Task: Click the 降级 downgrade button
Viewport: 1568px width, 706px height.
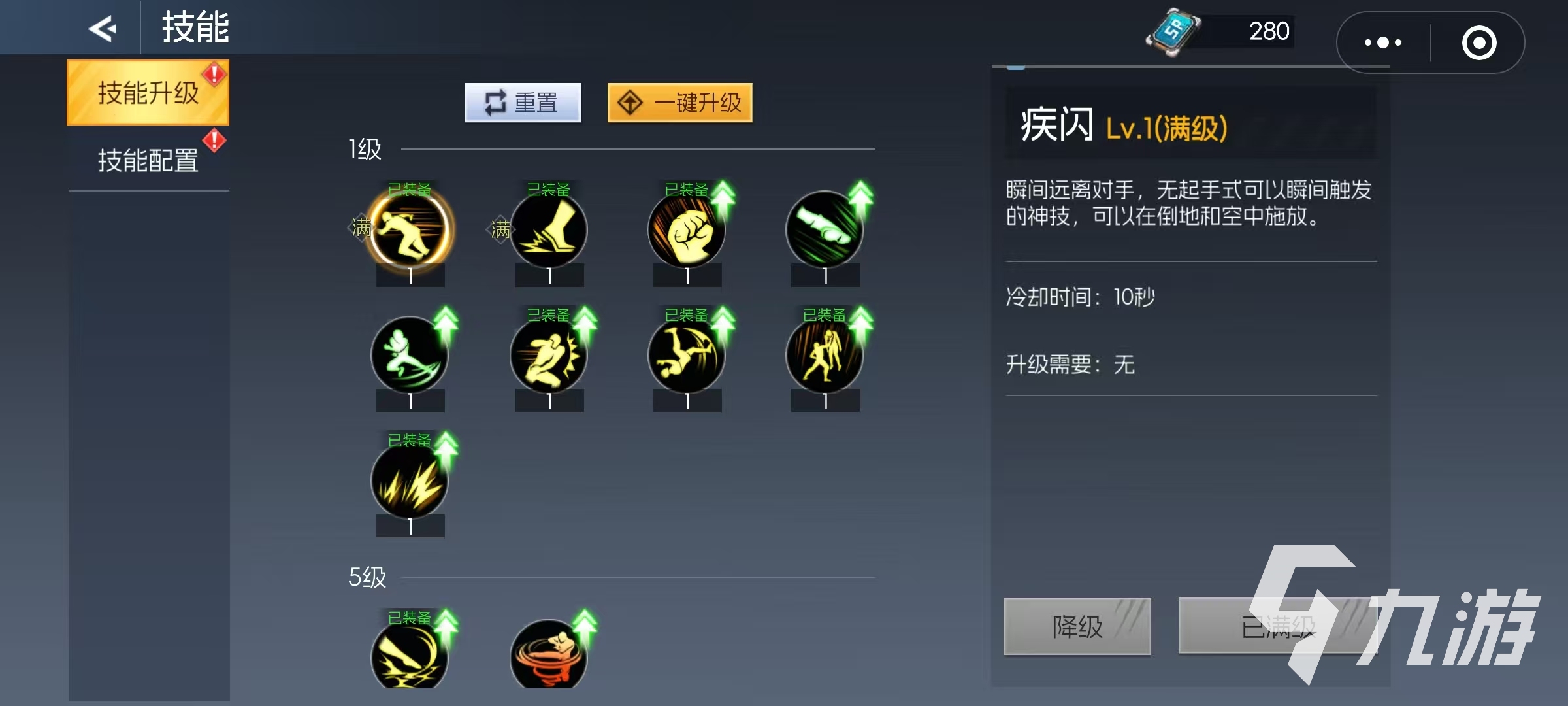Action: 1077,626
